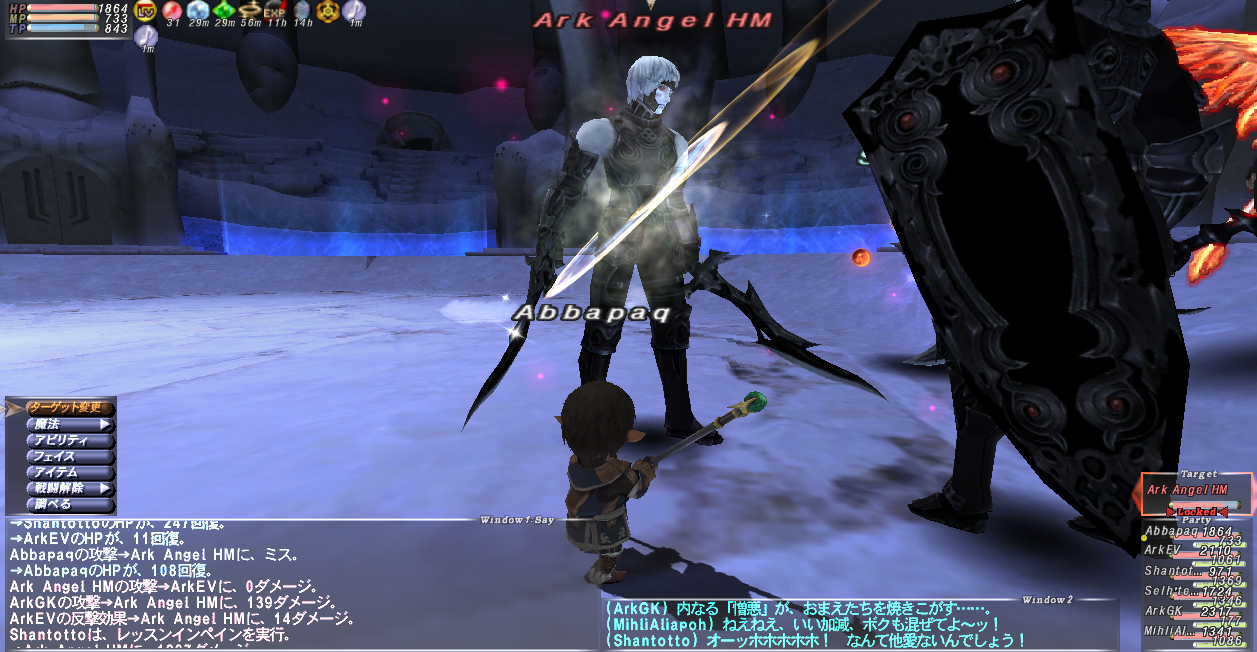The height and width of the screenshot is (652, 1257).
Task: Open the 魔法 magic submenu
Action: tap(68, 424)
